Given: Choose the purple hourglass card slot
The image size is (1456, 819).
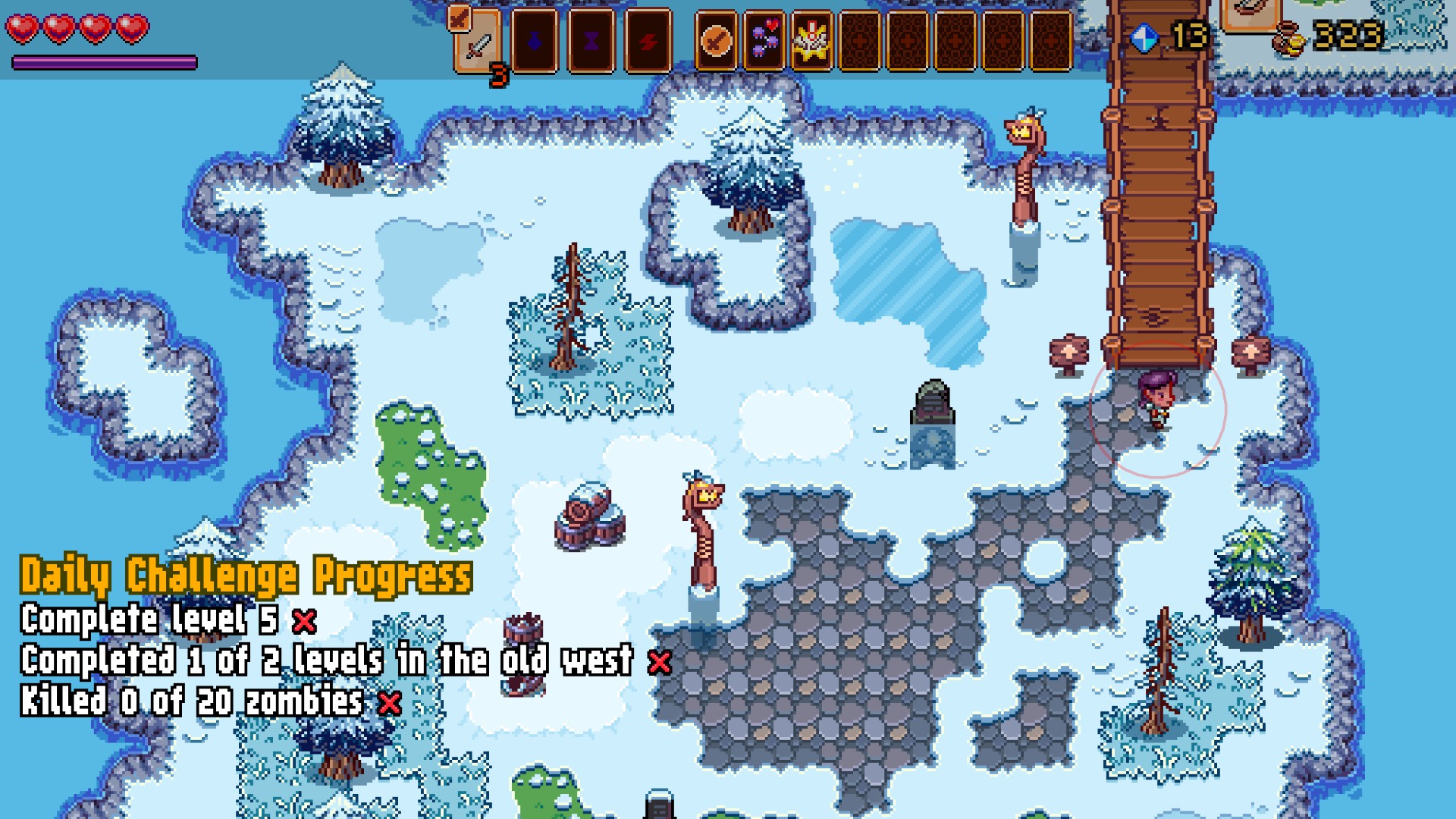Looking at the screenshot, I should coord(591,41).
